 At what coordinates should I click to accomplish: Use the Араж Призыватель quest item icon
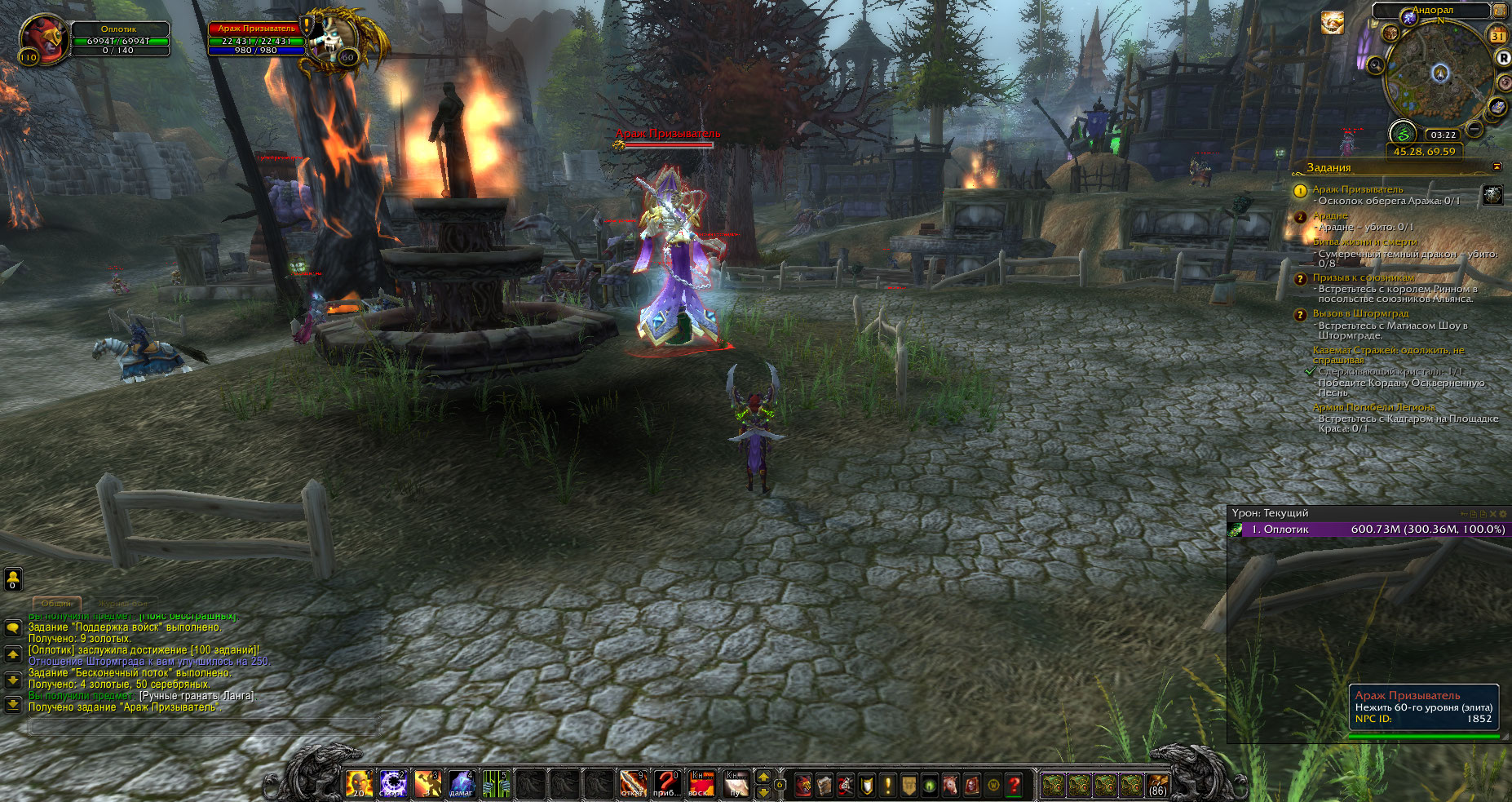pyautogui.click(x=1492, y=194)
